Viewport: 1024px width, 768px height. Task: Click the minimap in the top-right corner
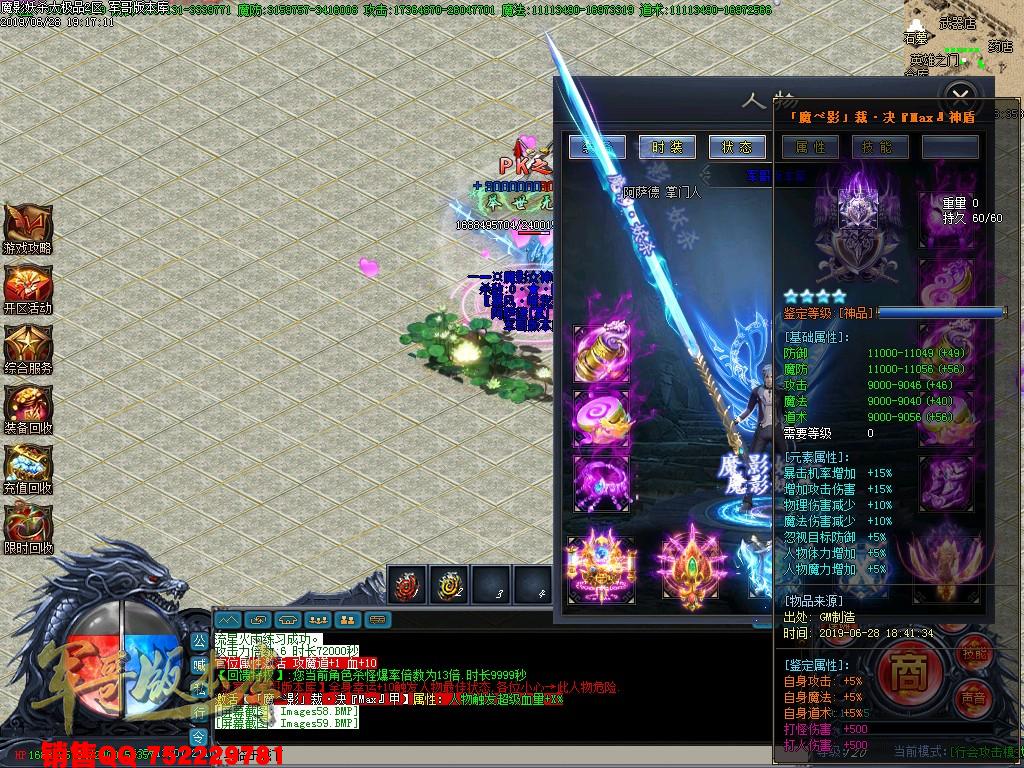[962, 40]
